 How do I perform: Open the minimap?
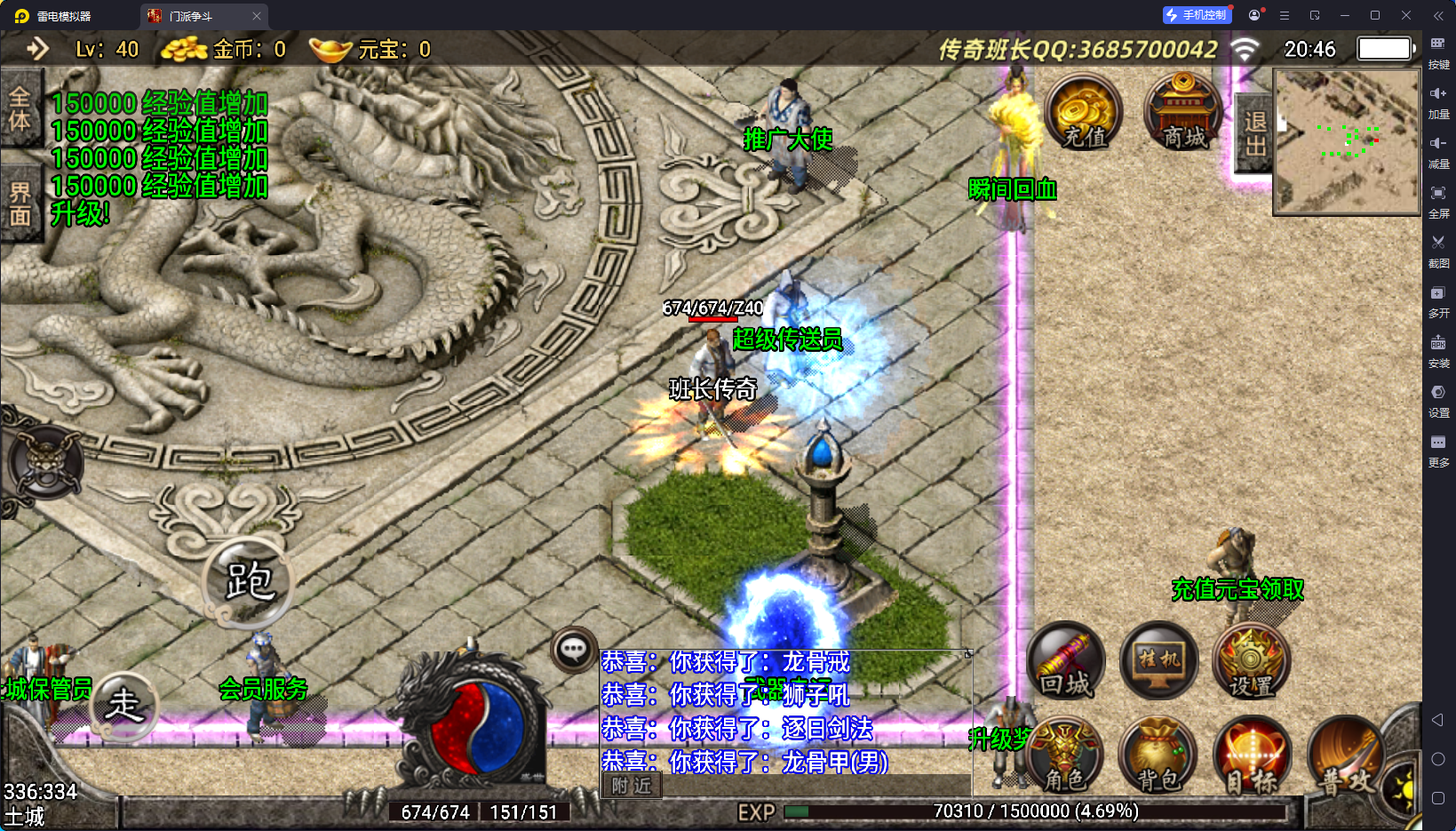[1346, 142]
